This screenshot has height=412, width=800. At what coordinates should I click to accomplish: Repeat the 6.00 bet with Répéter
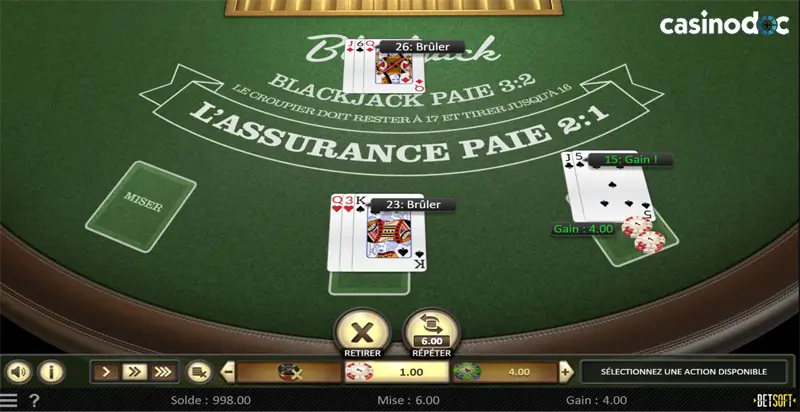431,329
